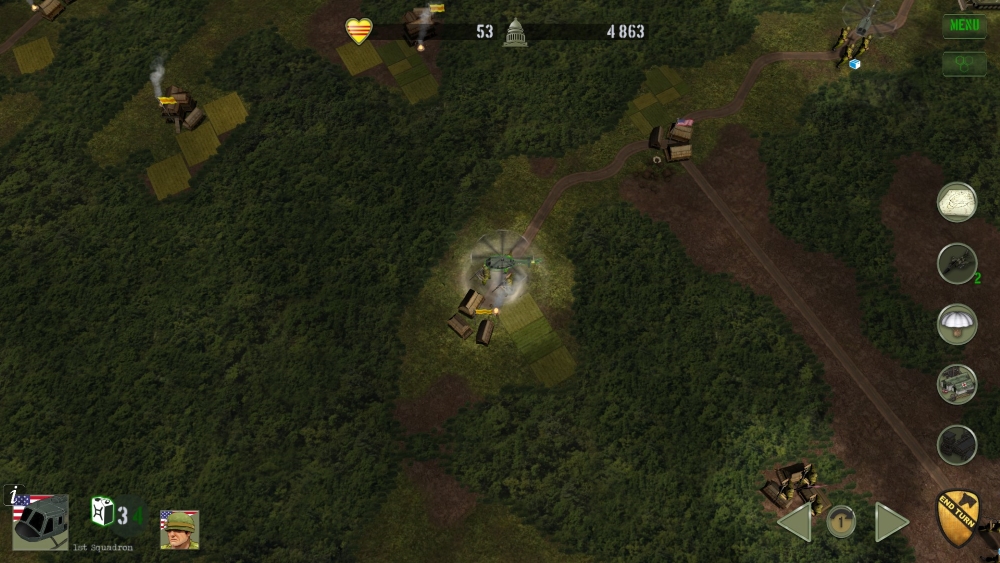Activate the parachute drop icon
1000x563 pixels.
(x=957, y=325)
